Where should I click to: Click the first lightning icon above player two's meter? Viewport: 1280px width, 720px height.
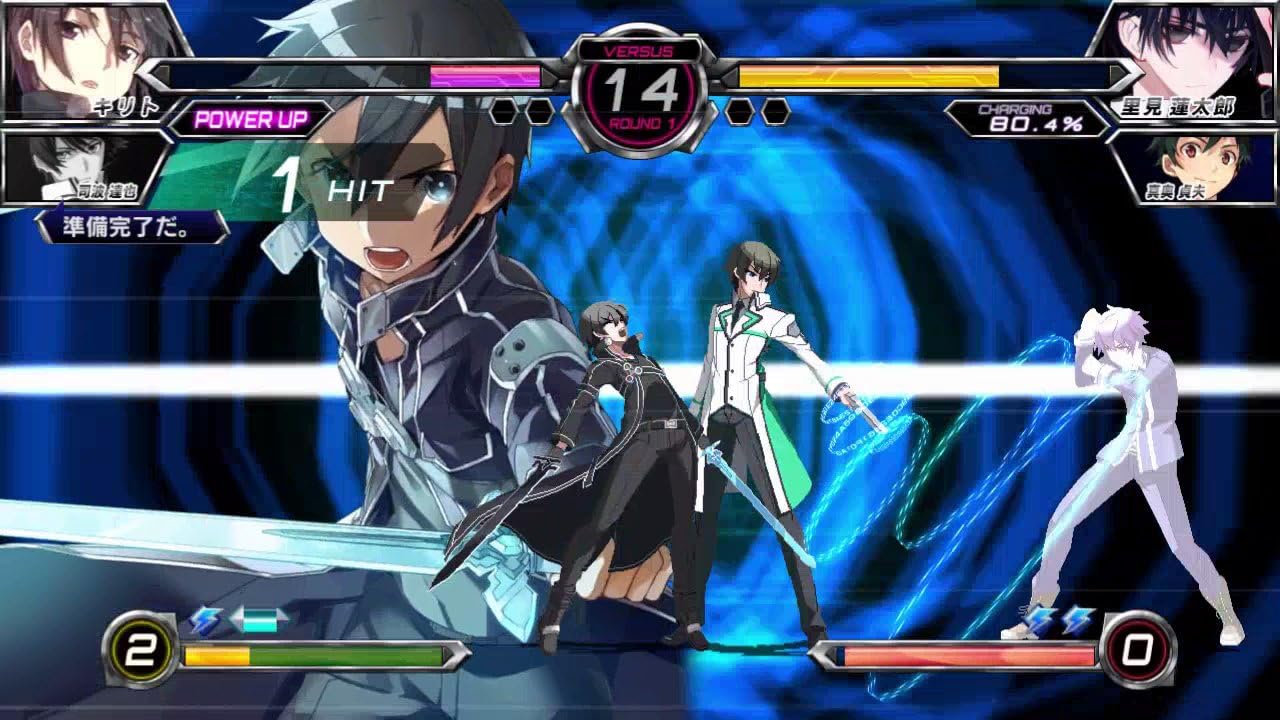pos(1042,621)
